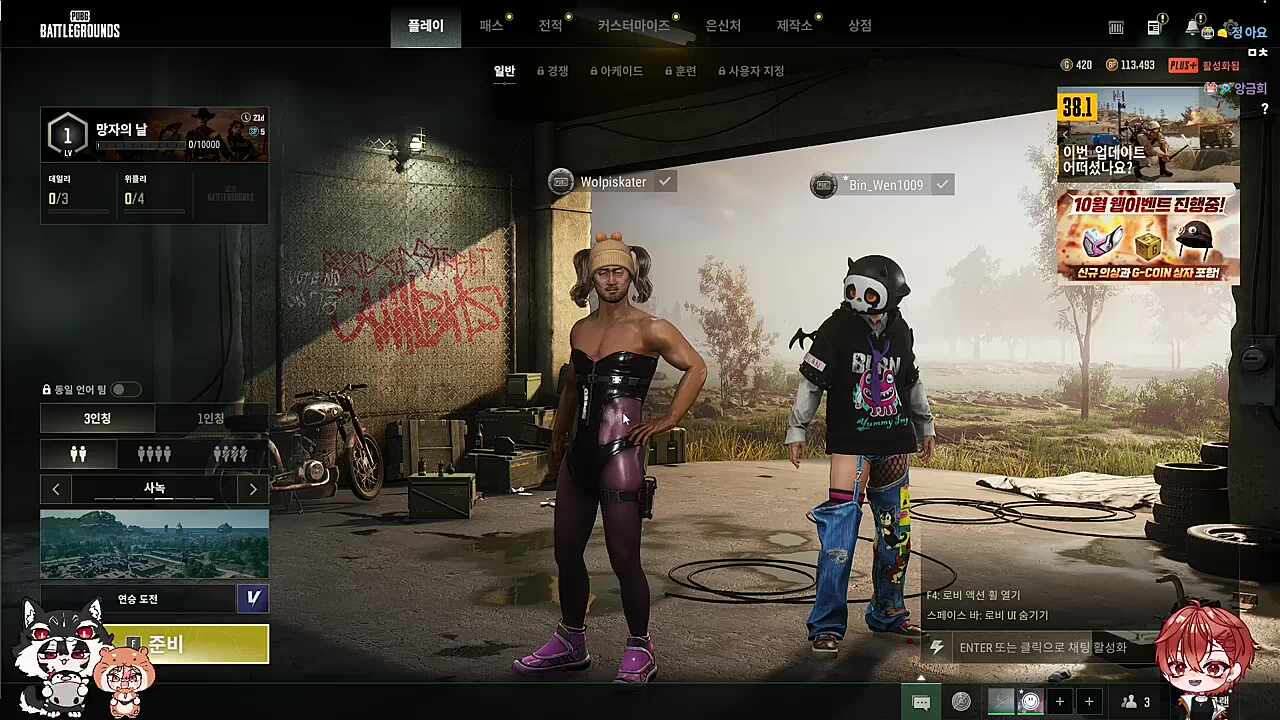View the 38.1 update news banner
Viewport: 1280px width, 720px height.
coord(1148,134)
